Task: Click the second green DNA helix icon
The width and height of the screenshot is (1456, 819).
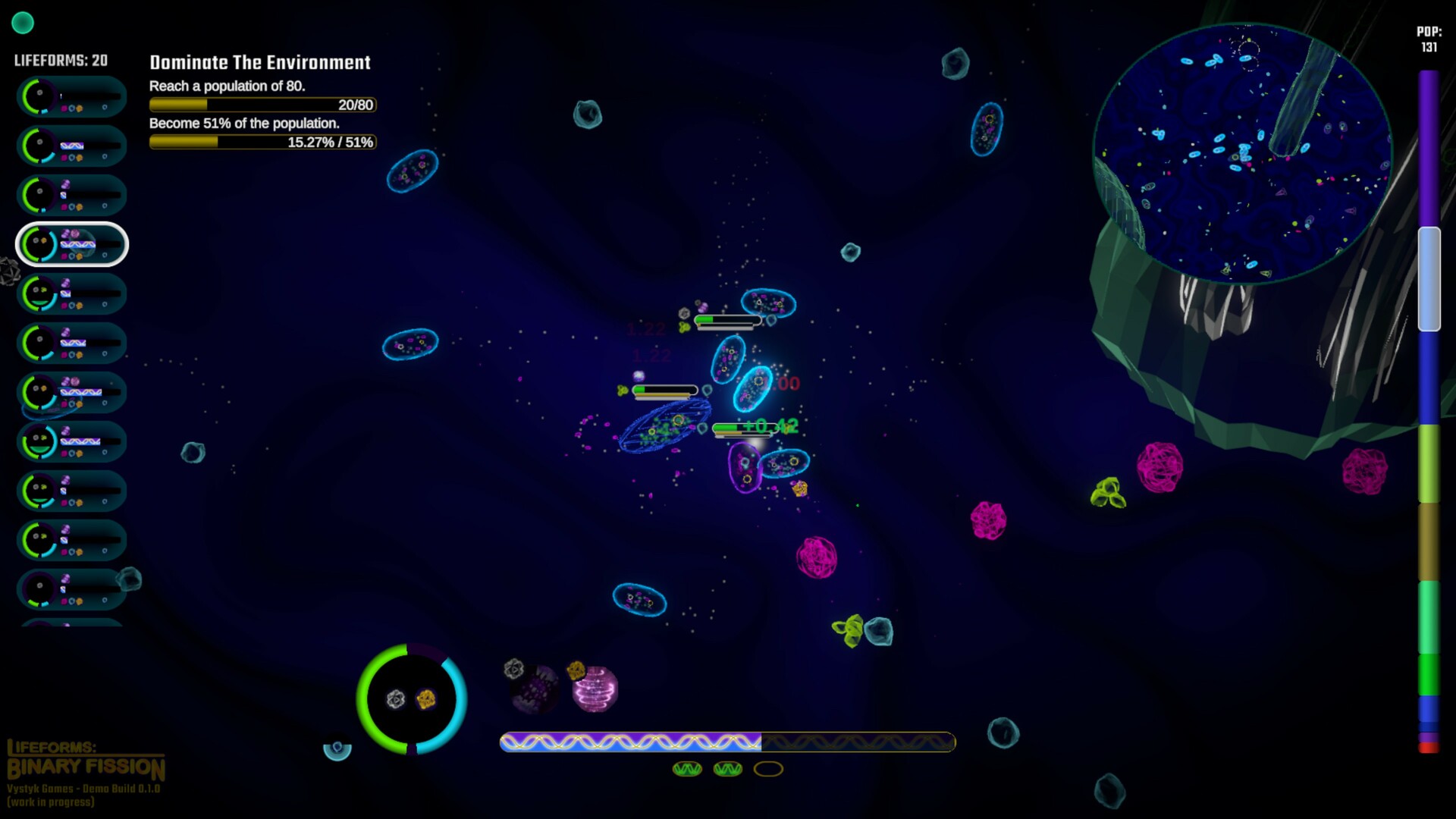Action: tap(726, 769)
